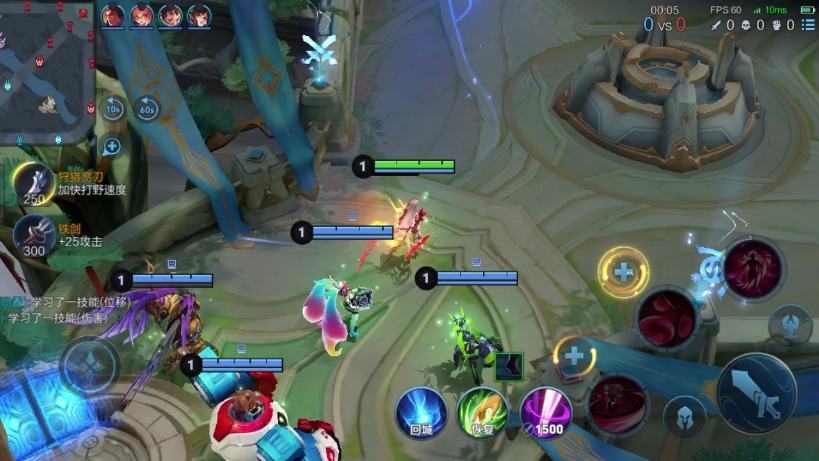Viewport: 819px width, 461px height.
Task: Tap the 10s rewind button
Action: coord(113,108)
